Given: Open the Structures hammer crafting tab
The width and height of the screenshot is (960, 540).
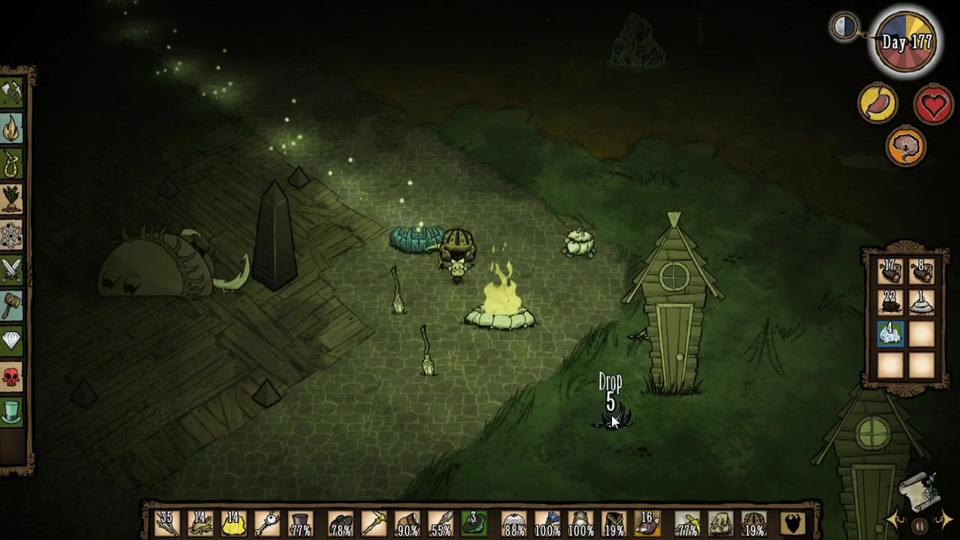Looking at the screenshot, I should [12, 304].
